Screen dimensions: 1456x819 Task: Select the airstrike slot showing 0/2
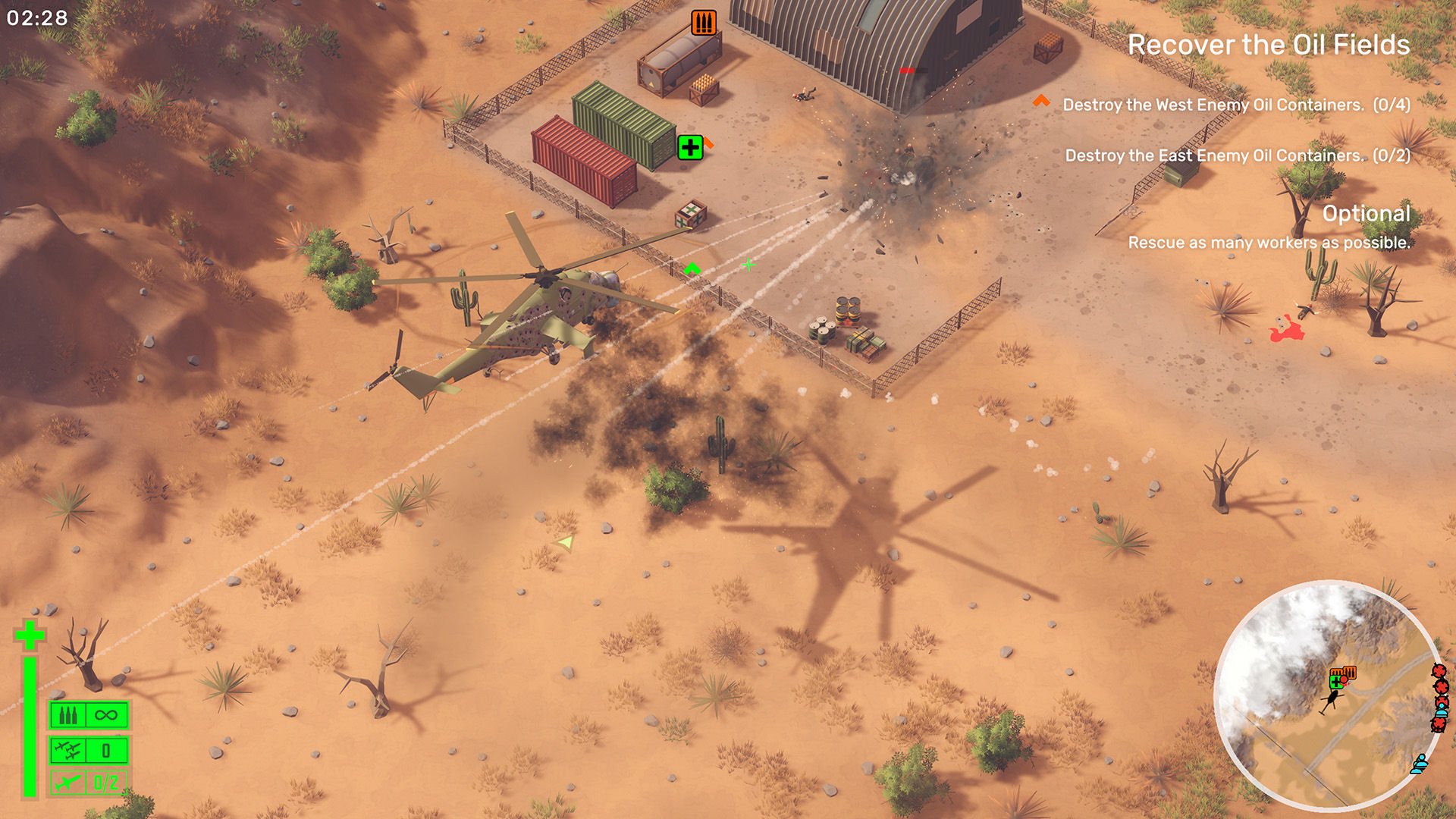point(89,783)
